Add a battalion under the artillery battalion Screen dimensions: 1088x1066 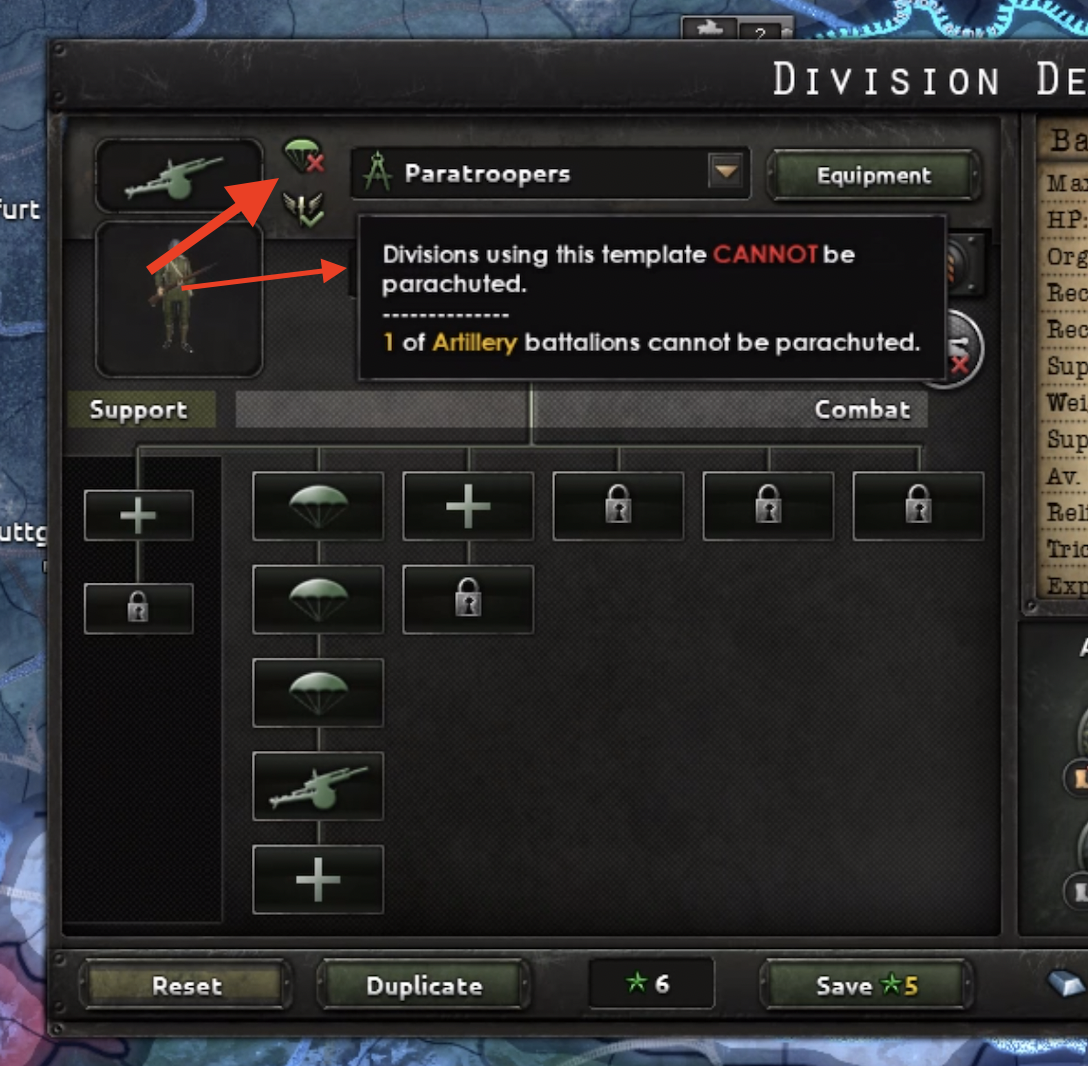[318, 879]
